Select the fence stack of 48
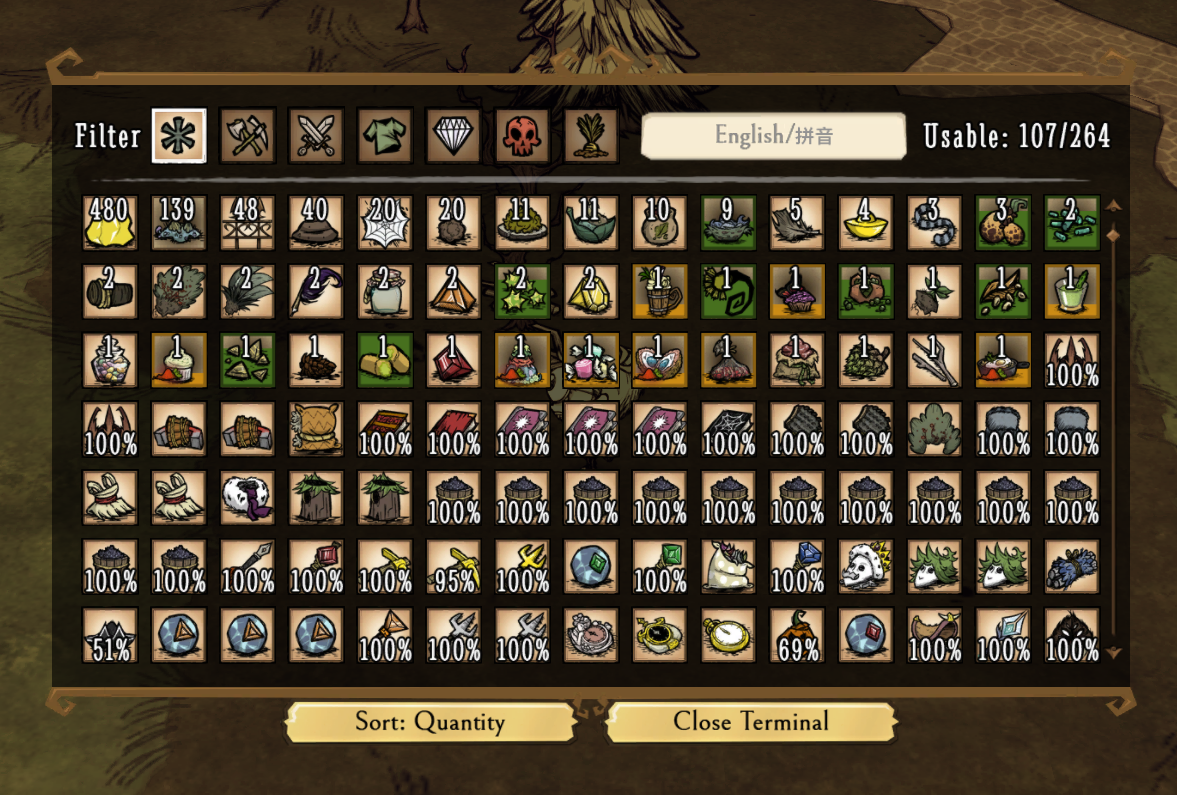Image resolution: width=1177 pixels, height=795 pixels. click(247, 223)
